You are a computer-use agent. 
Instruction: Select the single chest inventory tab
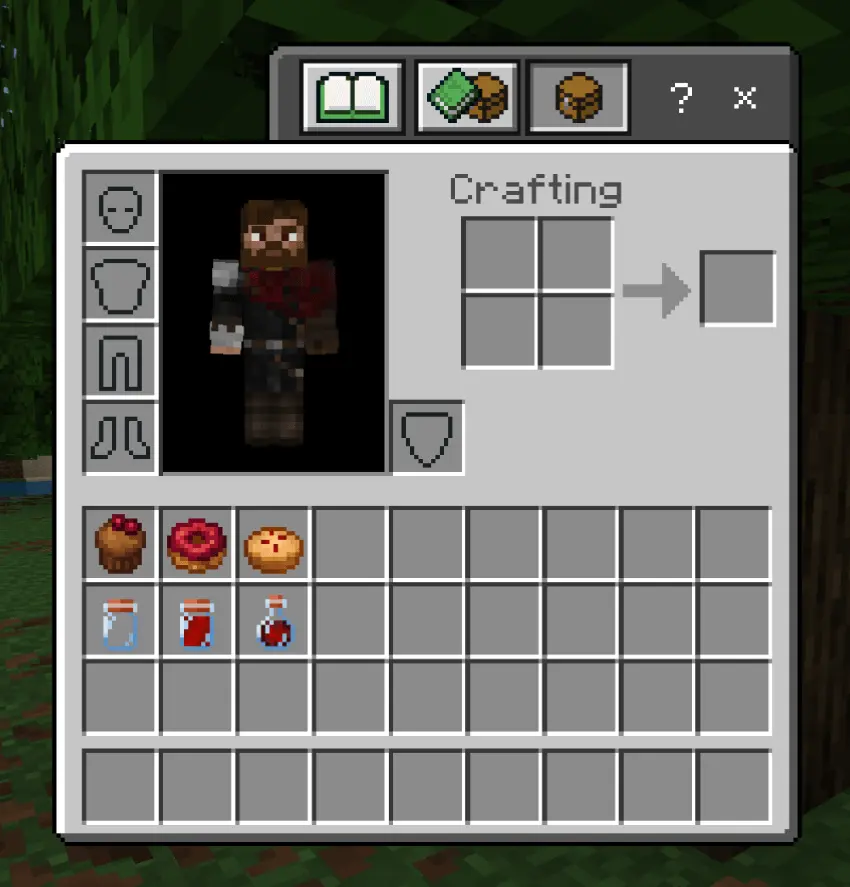tap(579, 97)
